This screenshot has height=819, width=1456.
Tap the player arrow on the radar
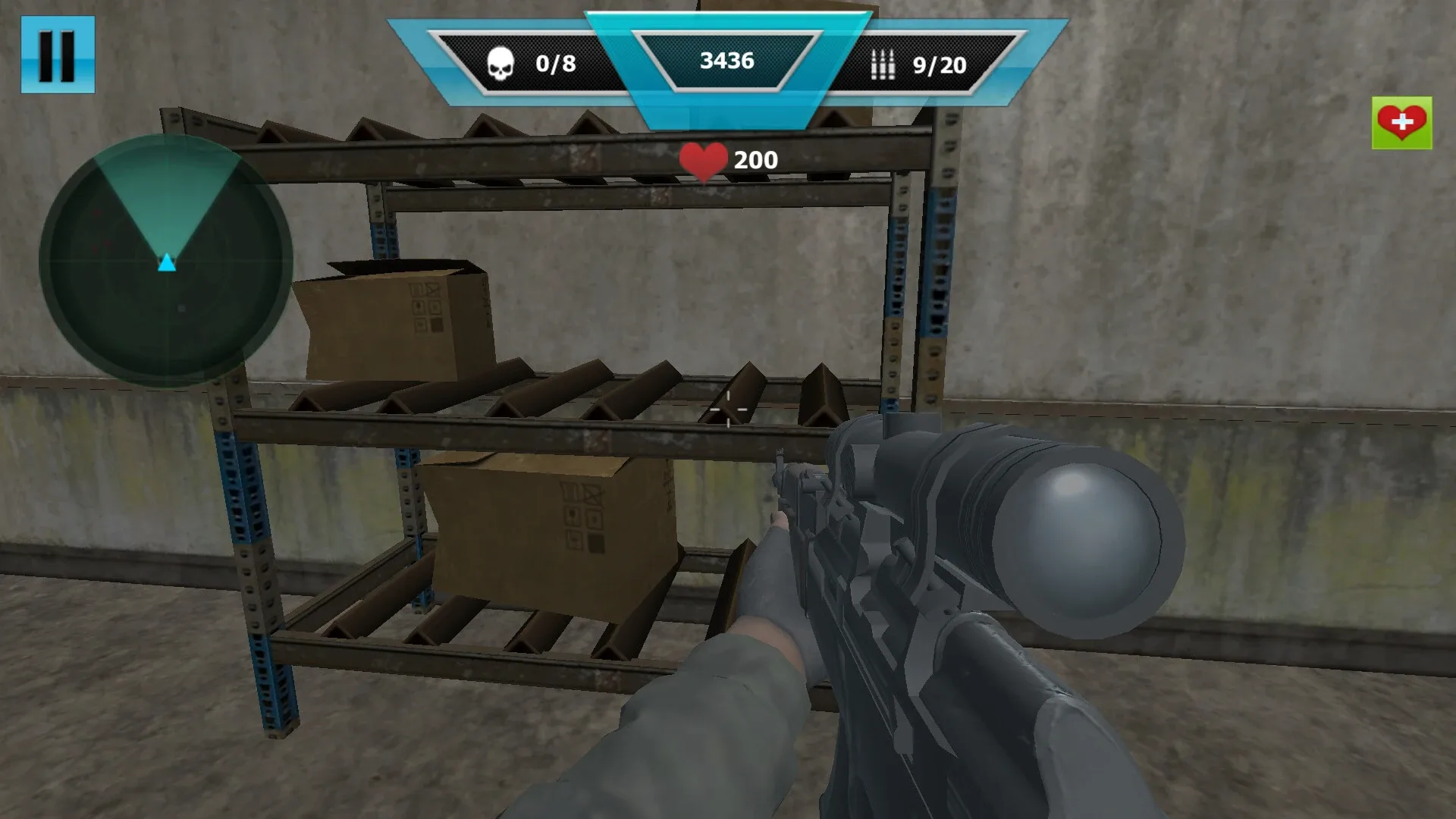coord(165,262)
